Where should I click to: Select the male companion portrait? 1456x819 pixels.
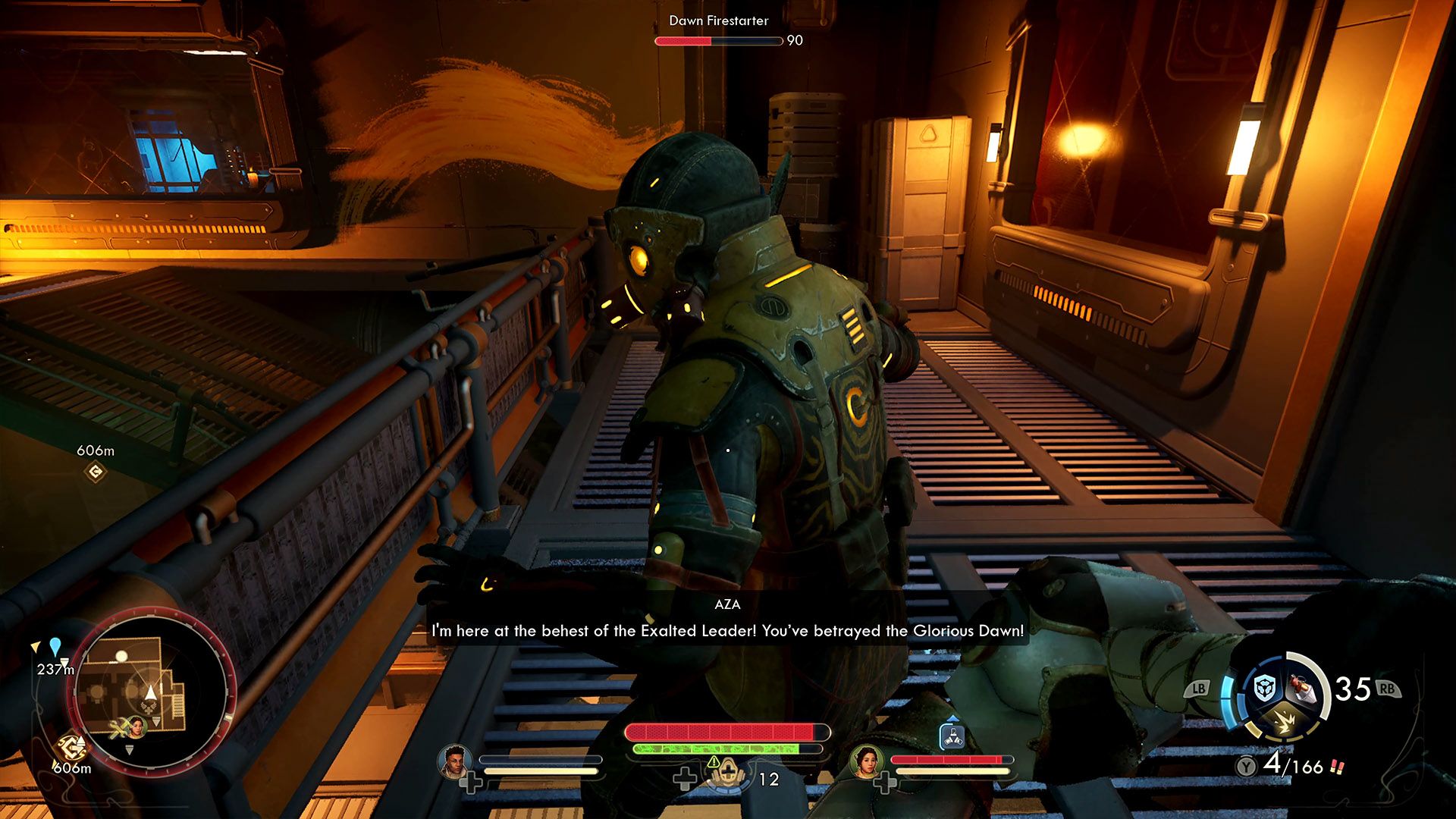click(x=454, y=761)
